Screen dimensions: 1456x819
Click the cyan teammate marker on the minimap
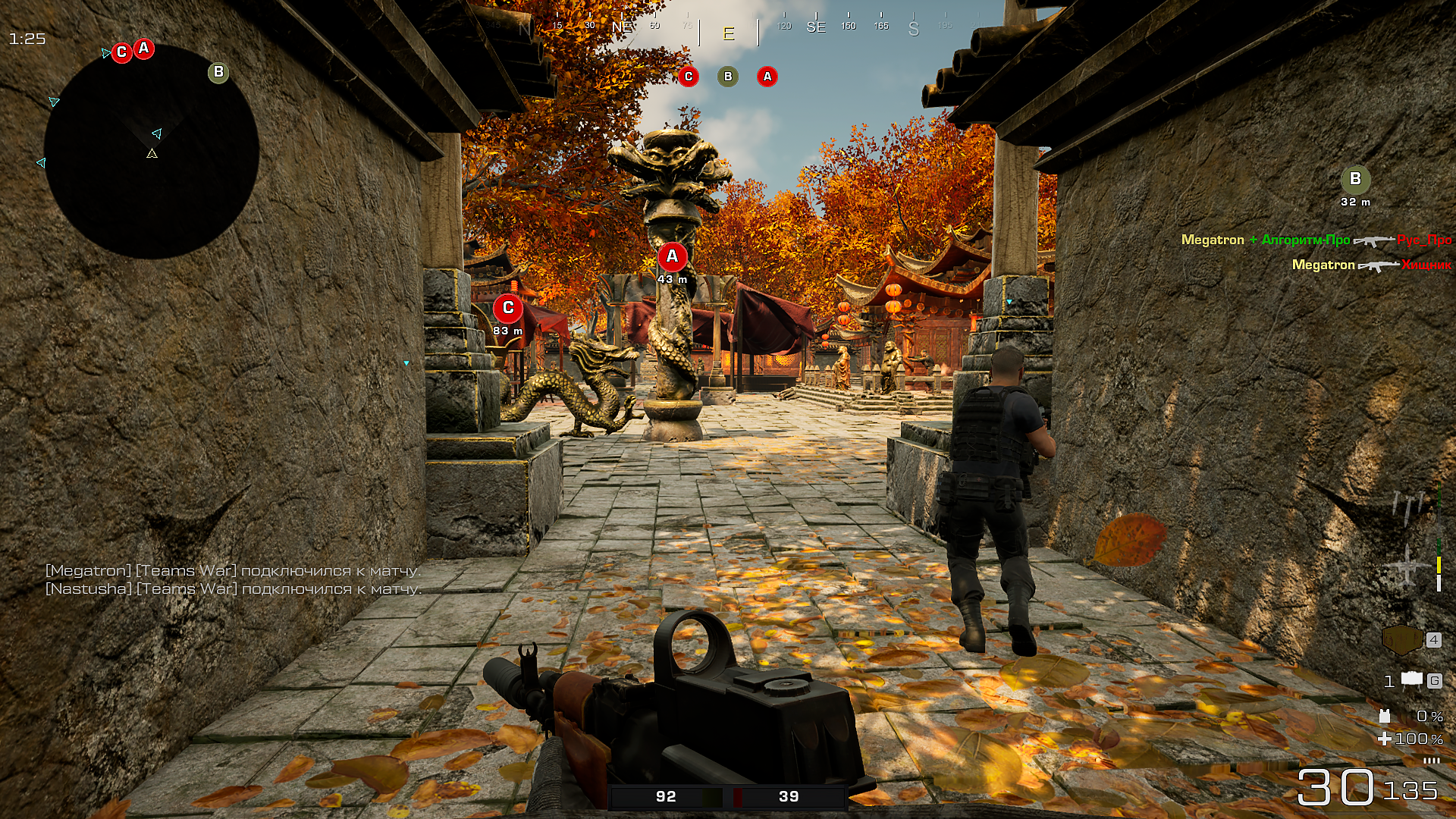[157, 133]
